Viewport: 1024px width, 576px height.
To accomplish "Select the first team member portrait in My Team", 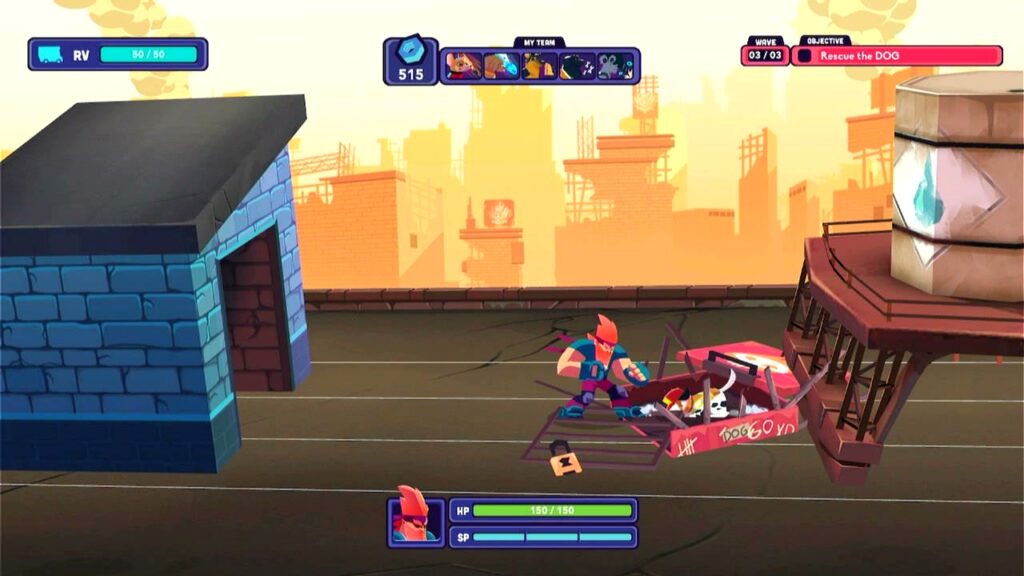I will pos(463,66).
